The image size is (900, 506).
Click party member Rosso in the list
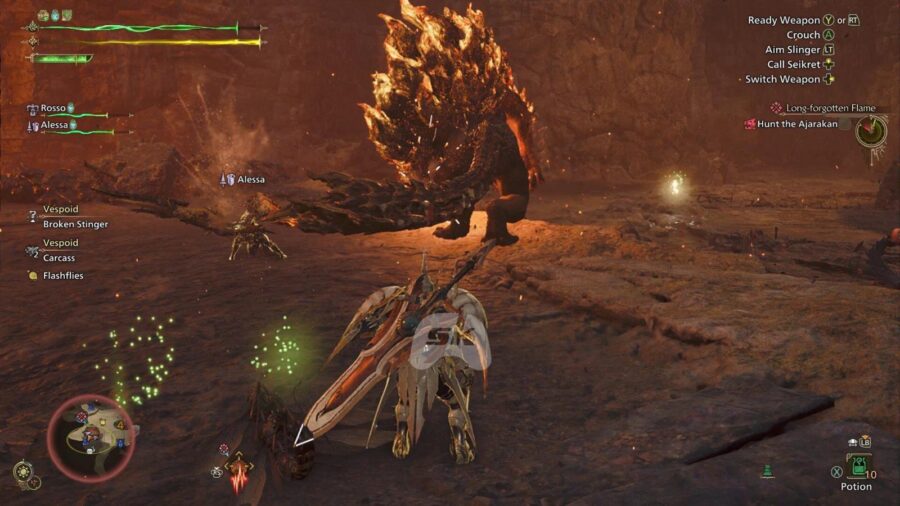[53, 108]
